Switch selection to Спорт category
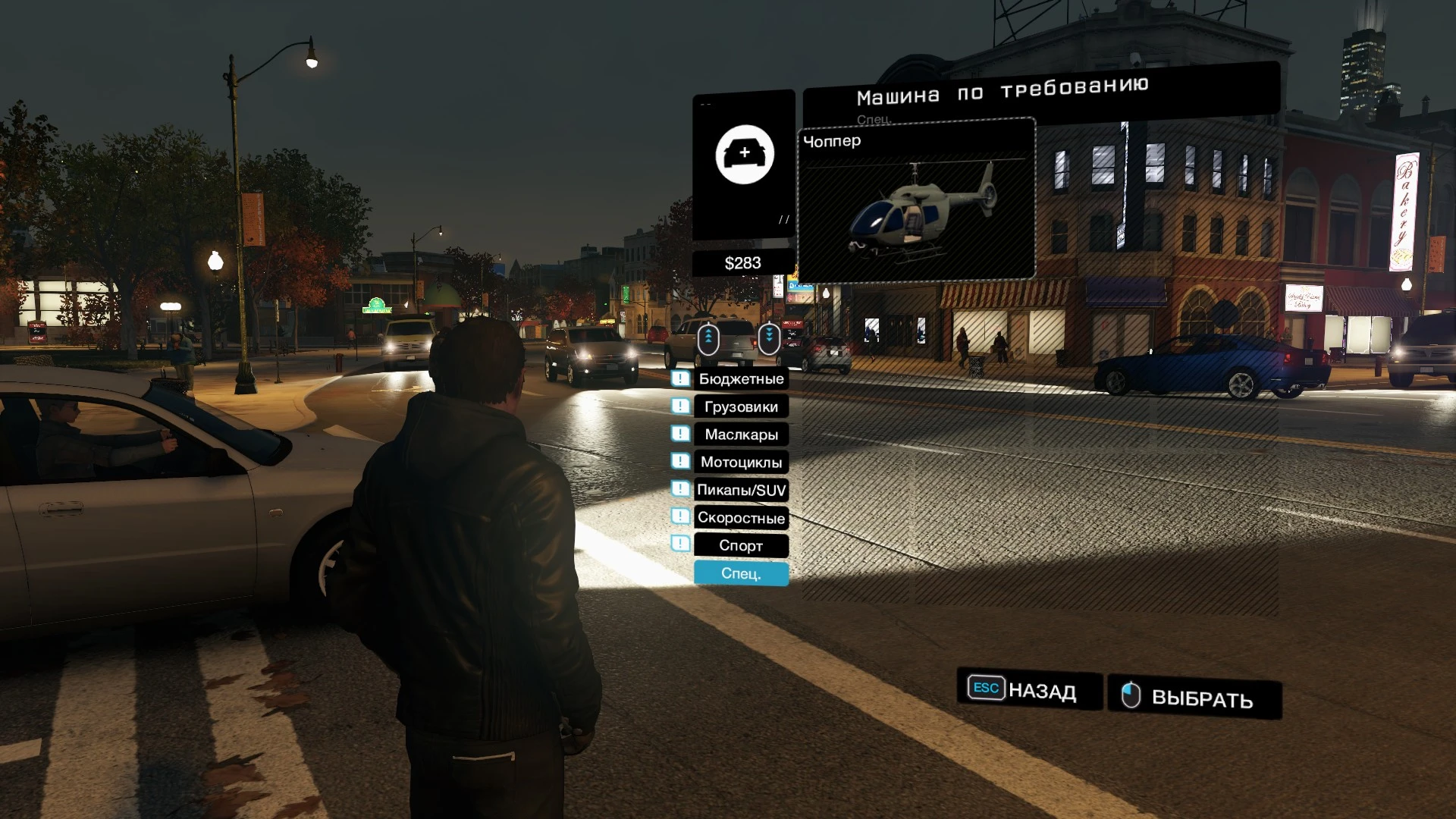Viewport: 1456px width, 819px height. click(740, 545)
